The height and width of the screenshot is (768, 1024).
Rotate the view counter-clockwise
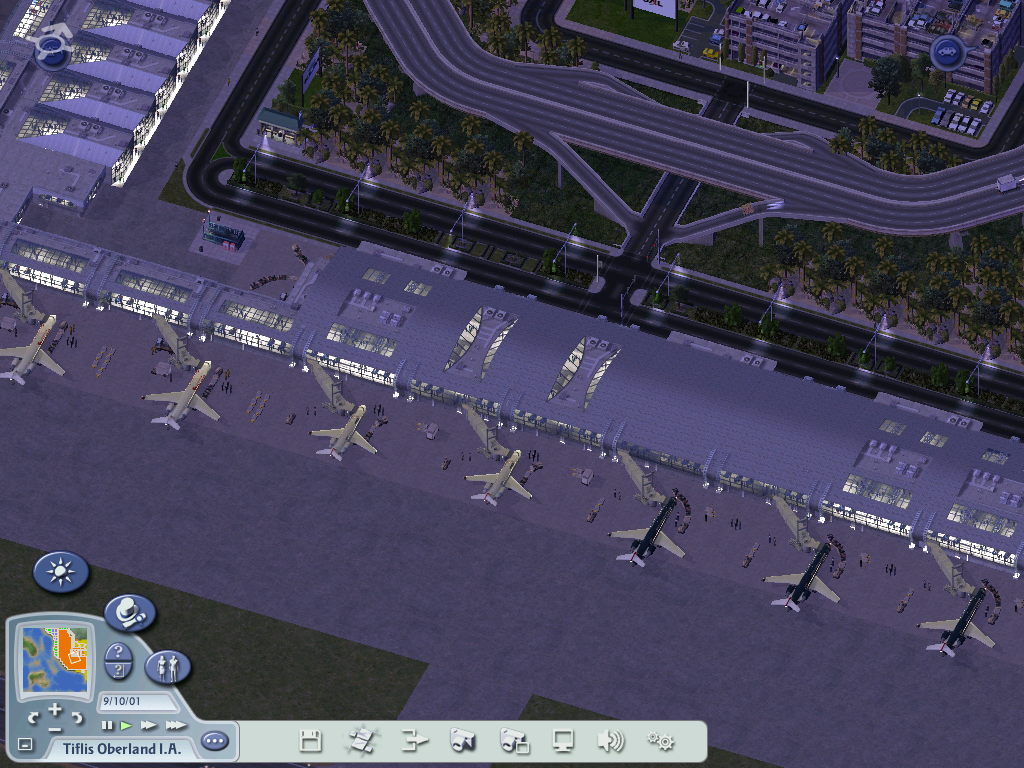pyautogui.click(x=33, y=716)
